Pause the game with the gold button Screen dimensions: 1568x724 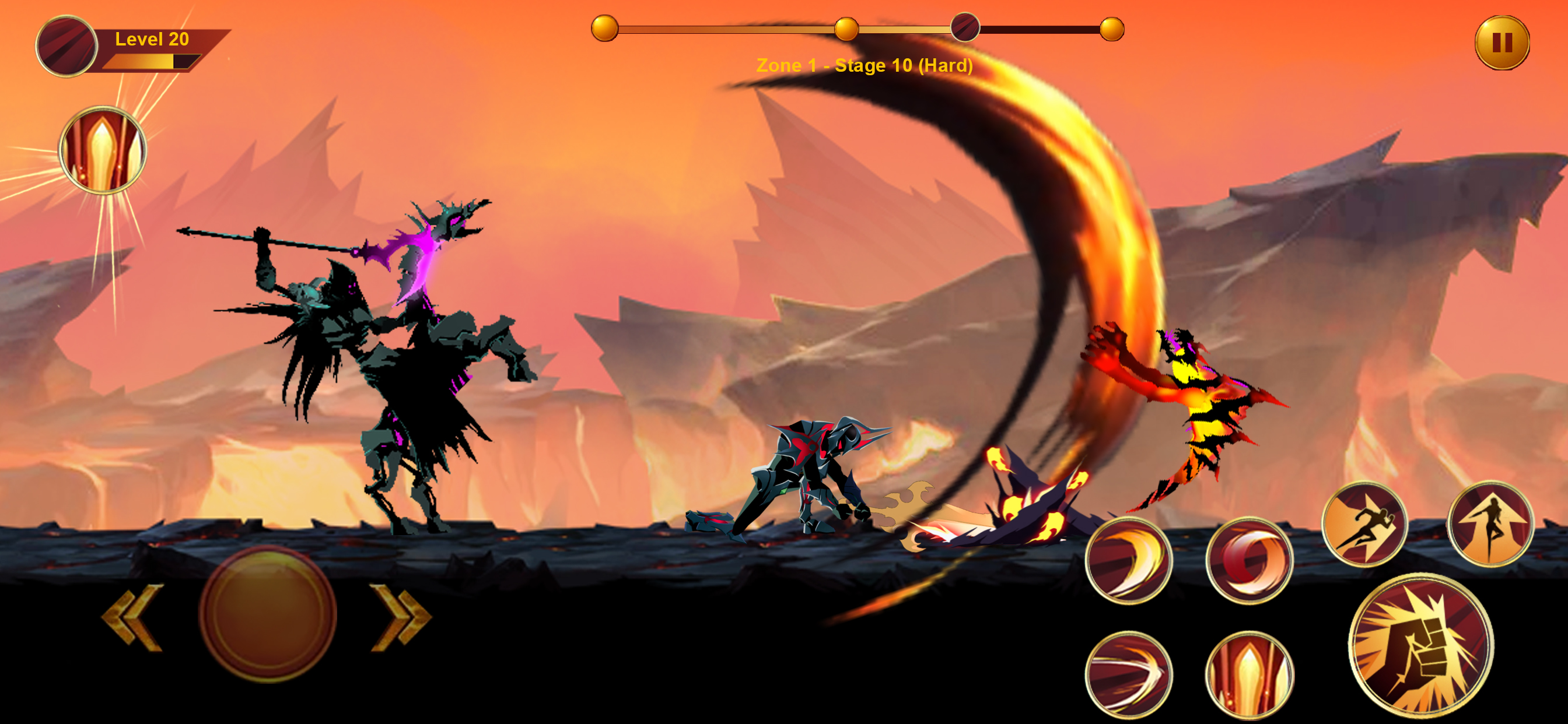1501,43
